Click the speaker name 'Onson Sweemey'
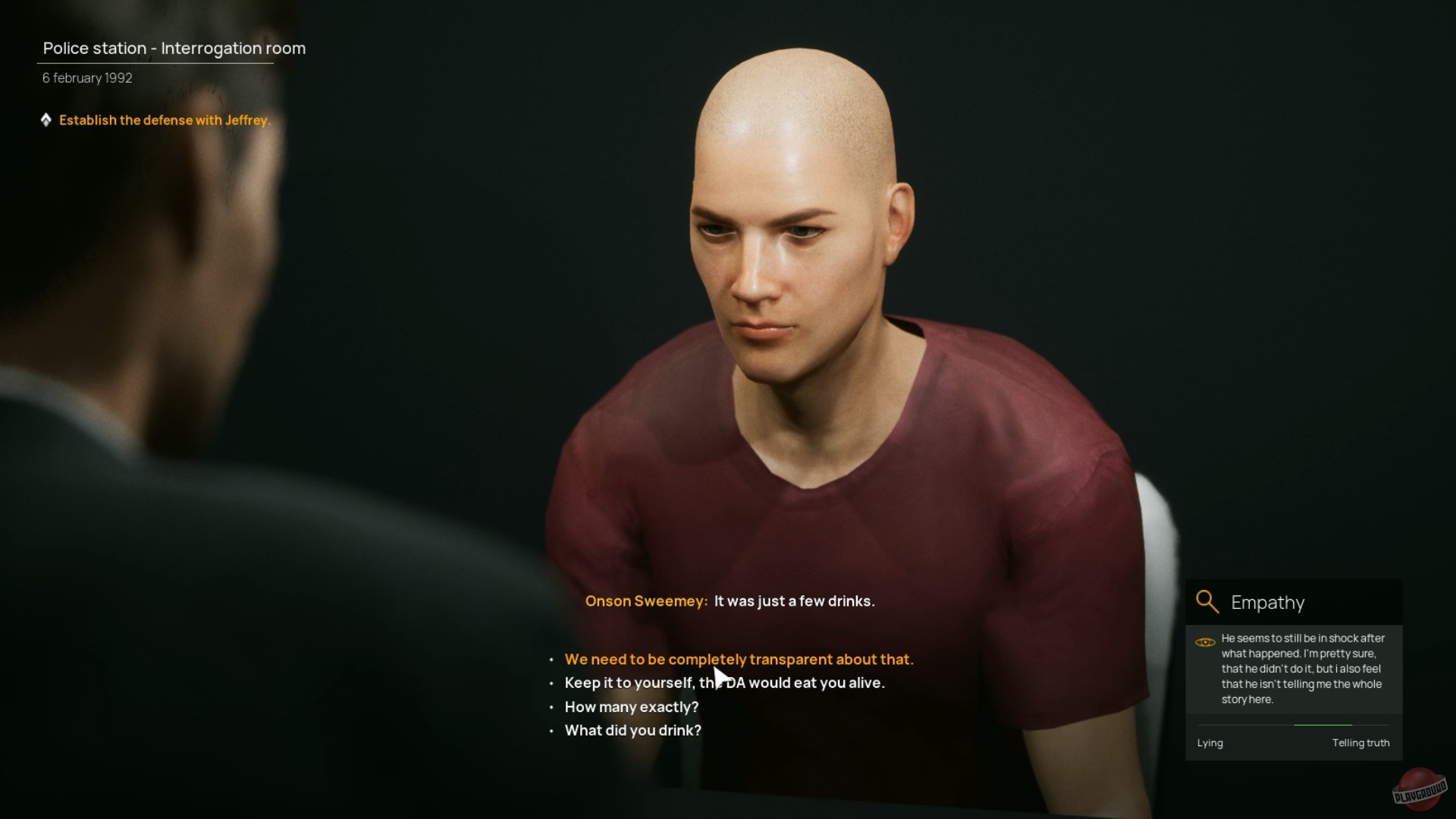1456x819 pixels. (645, 601)
